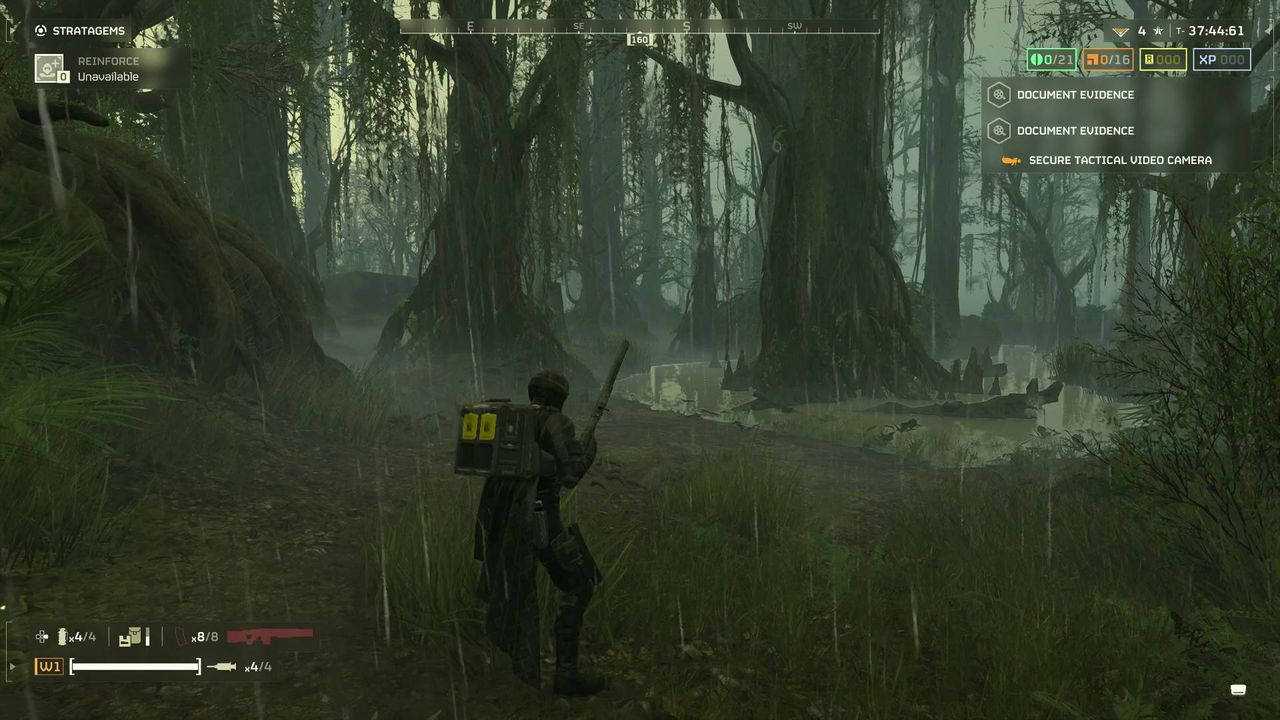Click the mission timer showing 37:44:61
1280x720 pixels.
[x=1216, y=31]
